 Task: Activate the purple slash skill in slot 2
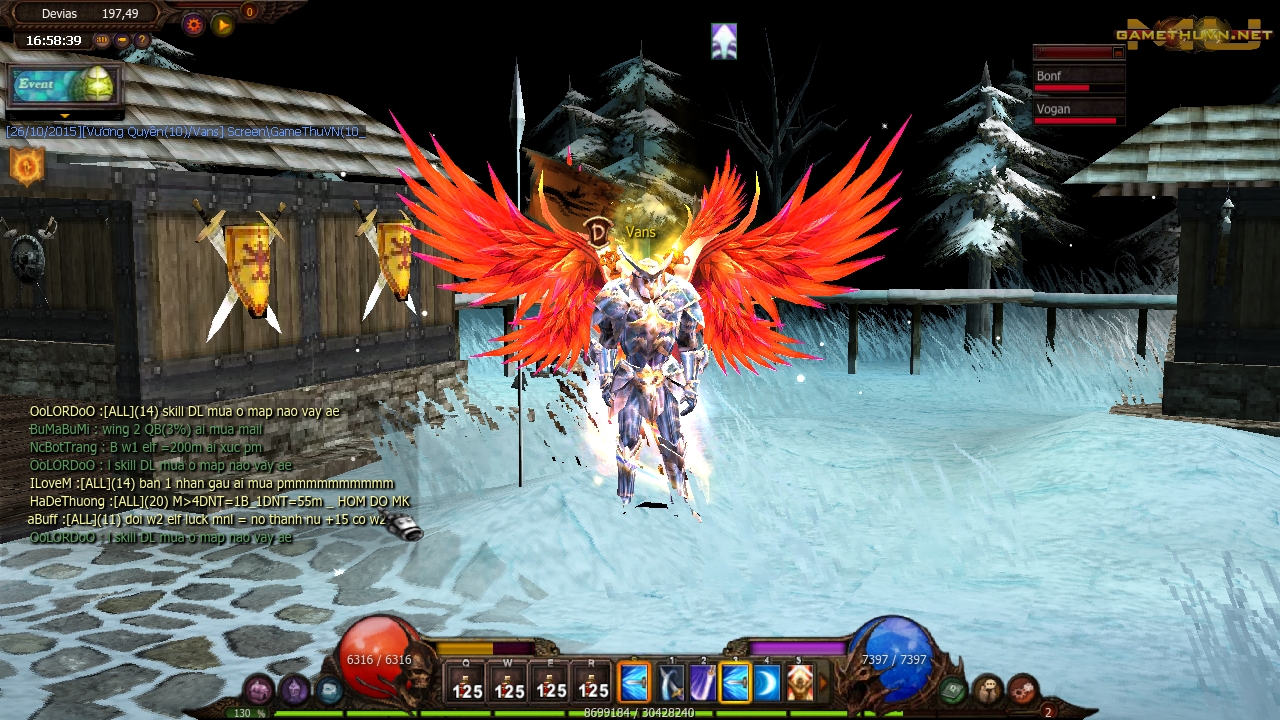tap(703, 684)
